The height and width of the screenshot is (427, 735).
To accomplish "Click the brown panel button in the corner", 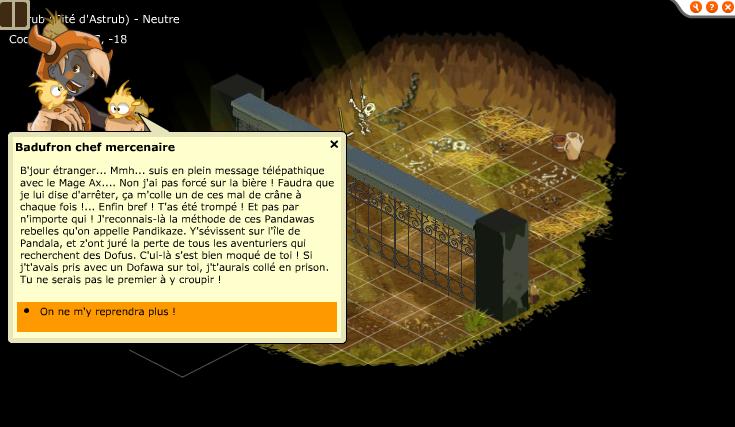I will (15, 15).
